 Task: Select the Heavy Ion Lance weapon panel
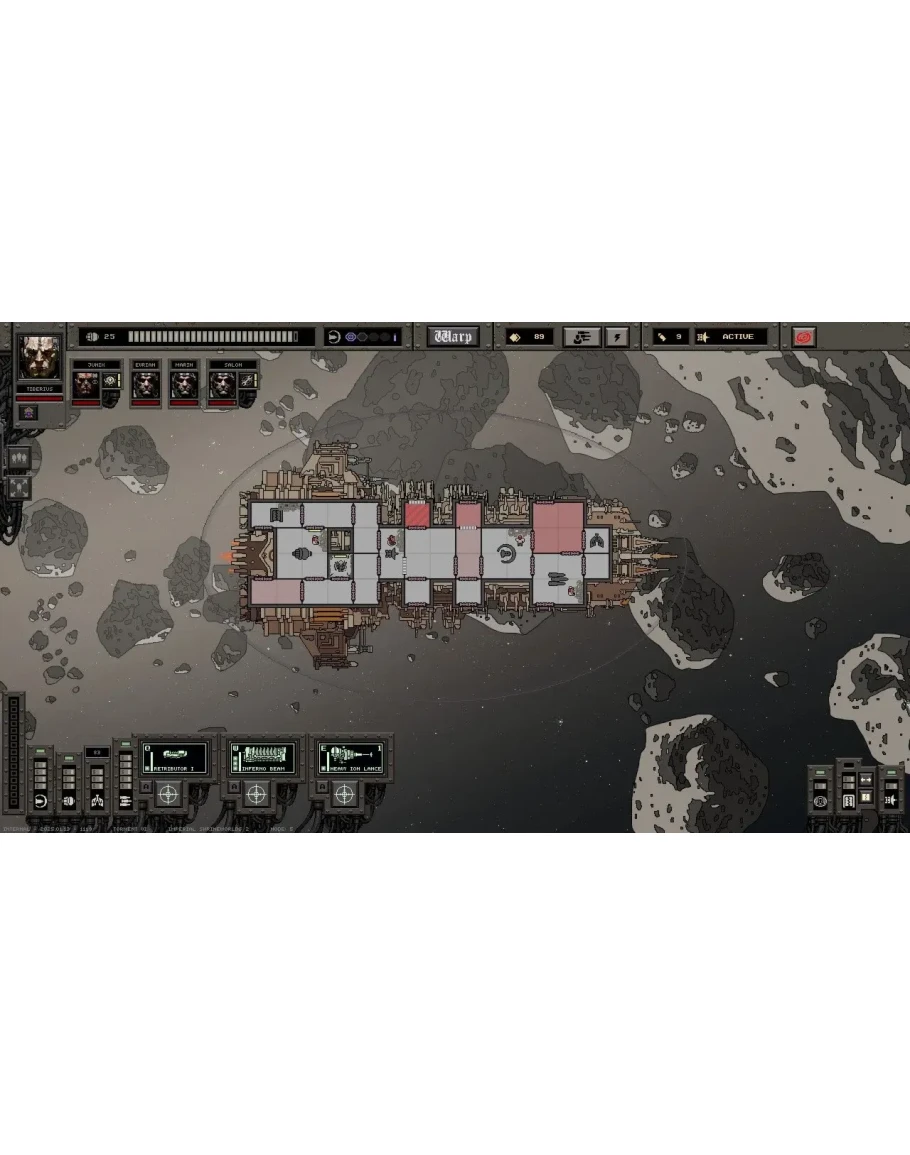tap(350, 757)
